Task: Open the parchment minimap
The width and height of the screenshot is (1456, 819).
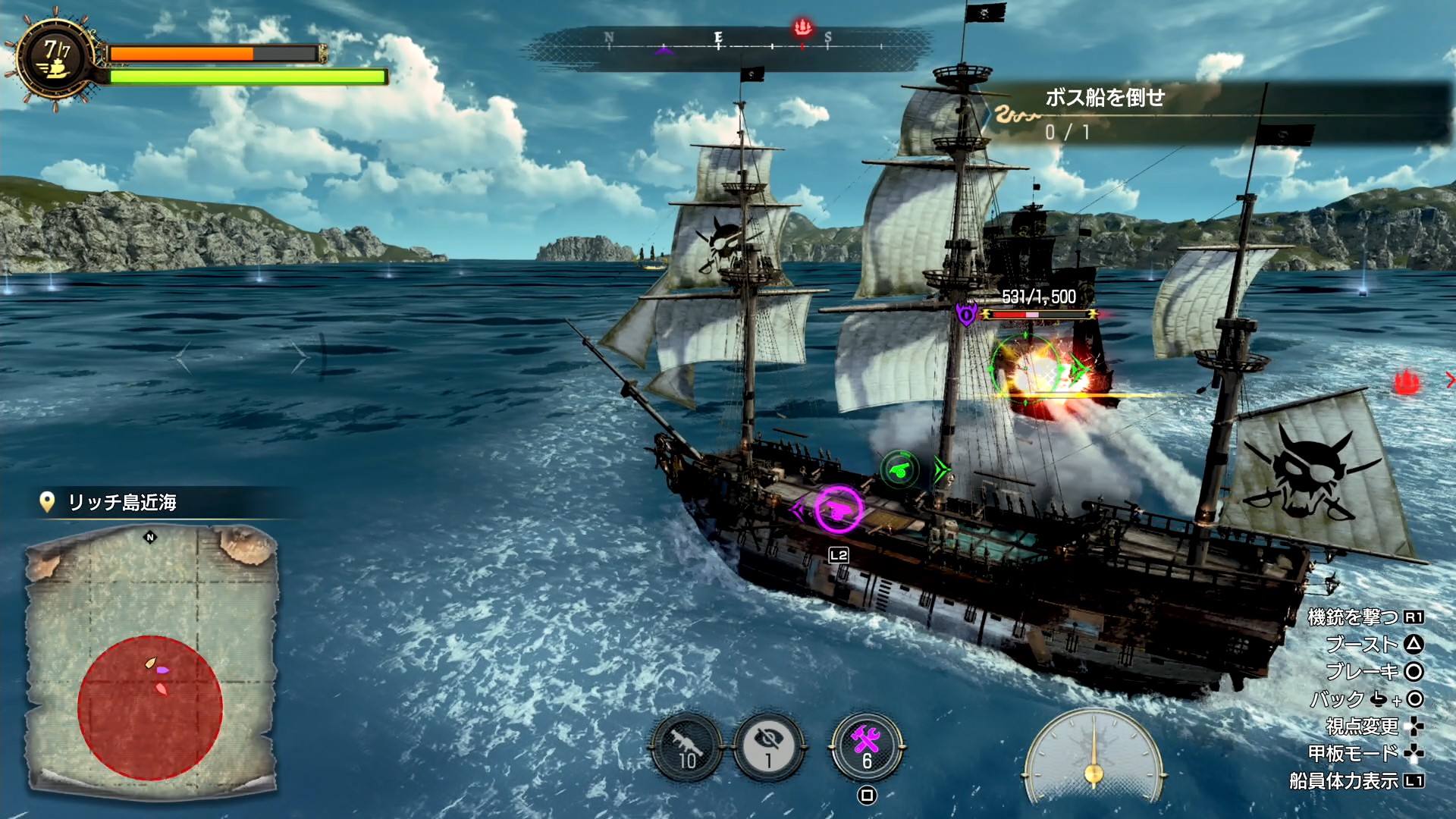Action: tap(152, 658)
